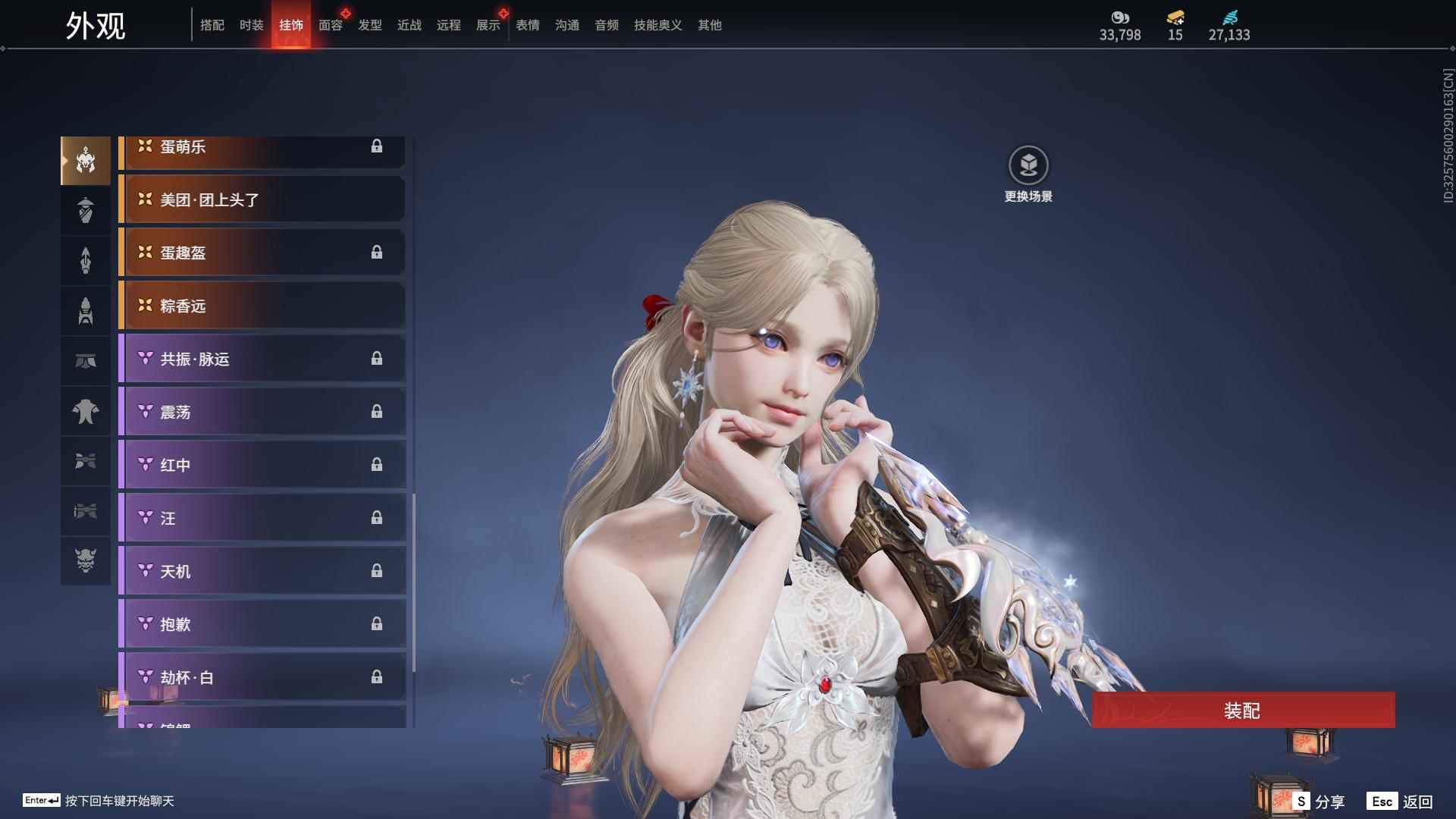This screenshot has width=1456, height=819.
Task: Select the 美团·团上头了 accessory
Action: tap(262, 199)
